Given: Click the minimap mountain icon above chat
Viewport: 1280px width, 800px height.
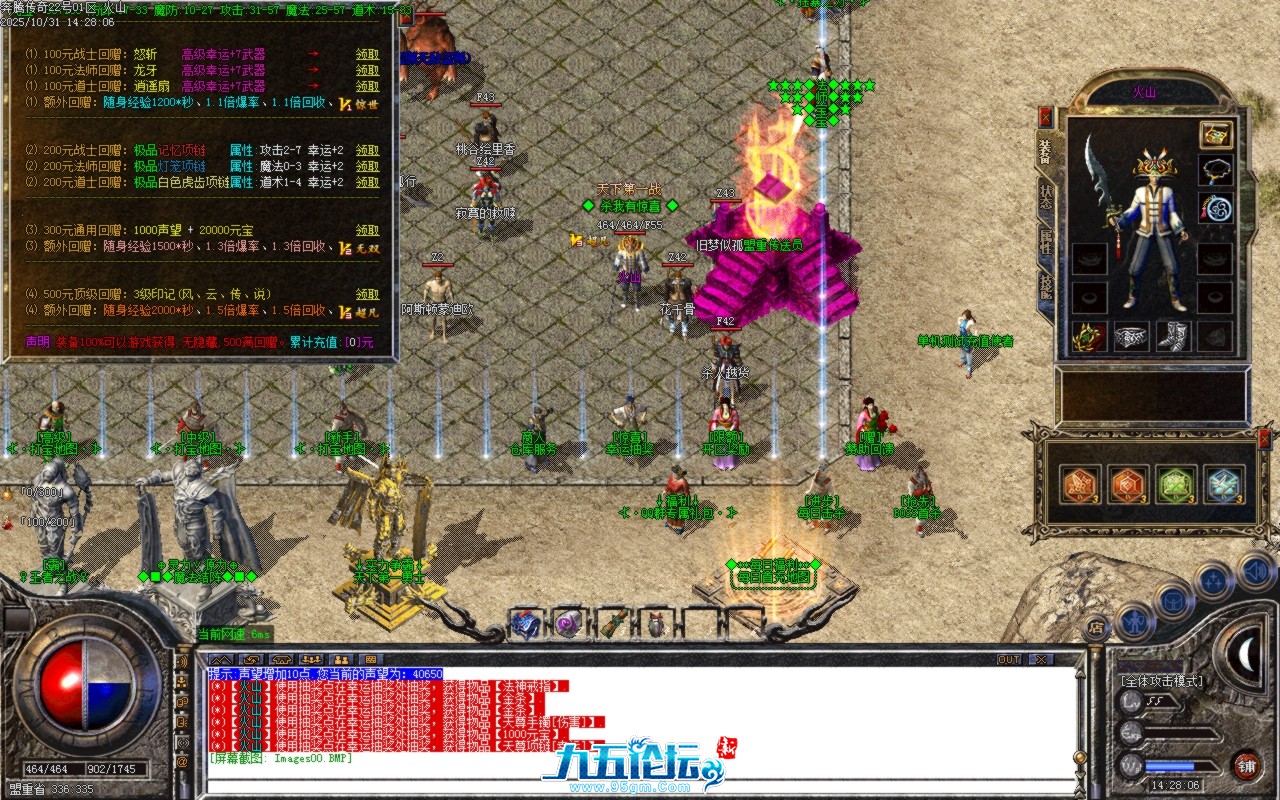Looking at the screenshot, I should coord(221,660).
